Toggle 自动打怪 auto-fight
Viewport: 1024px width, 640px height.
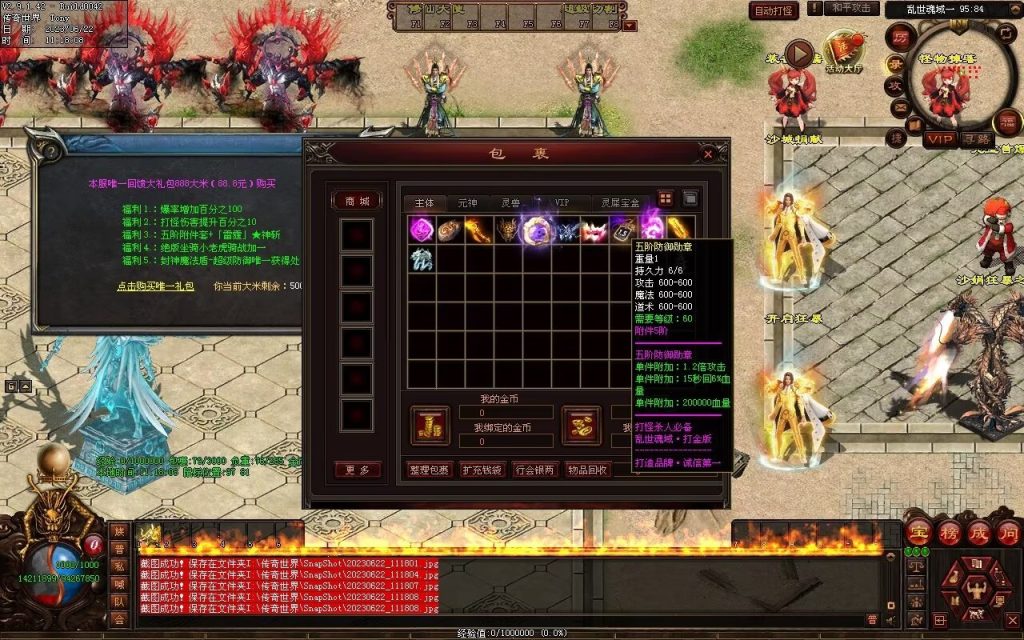point(774,11)
